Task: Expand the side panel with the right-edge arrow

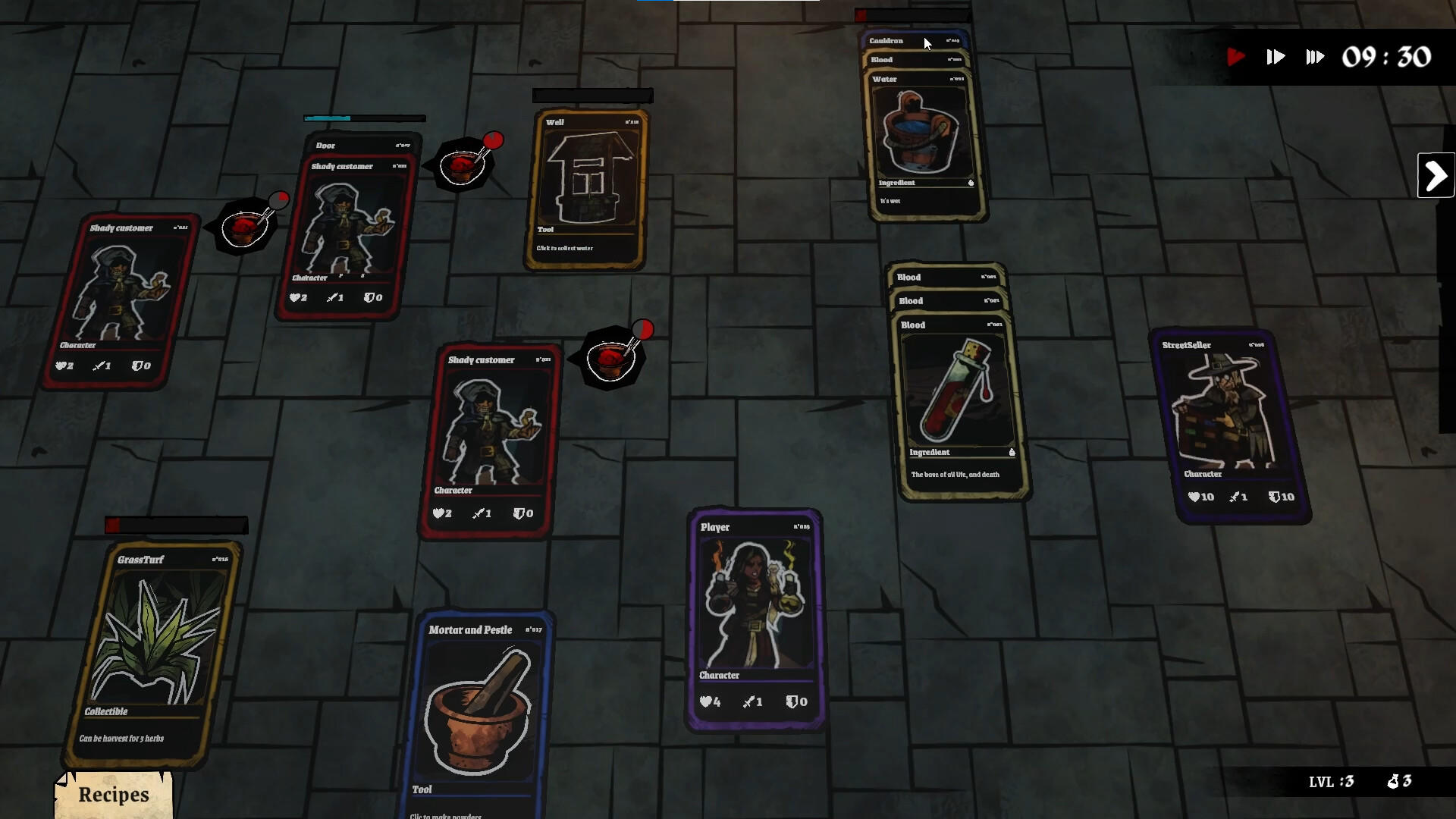Action: click(1436, 175)
